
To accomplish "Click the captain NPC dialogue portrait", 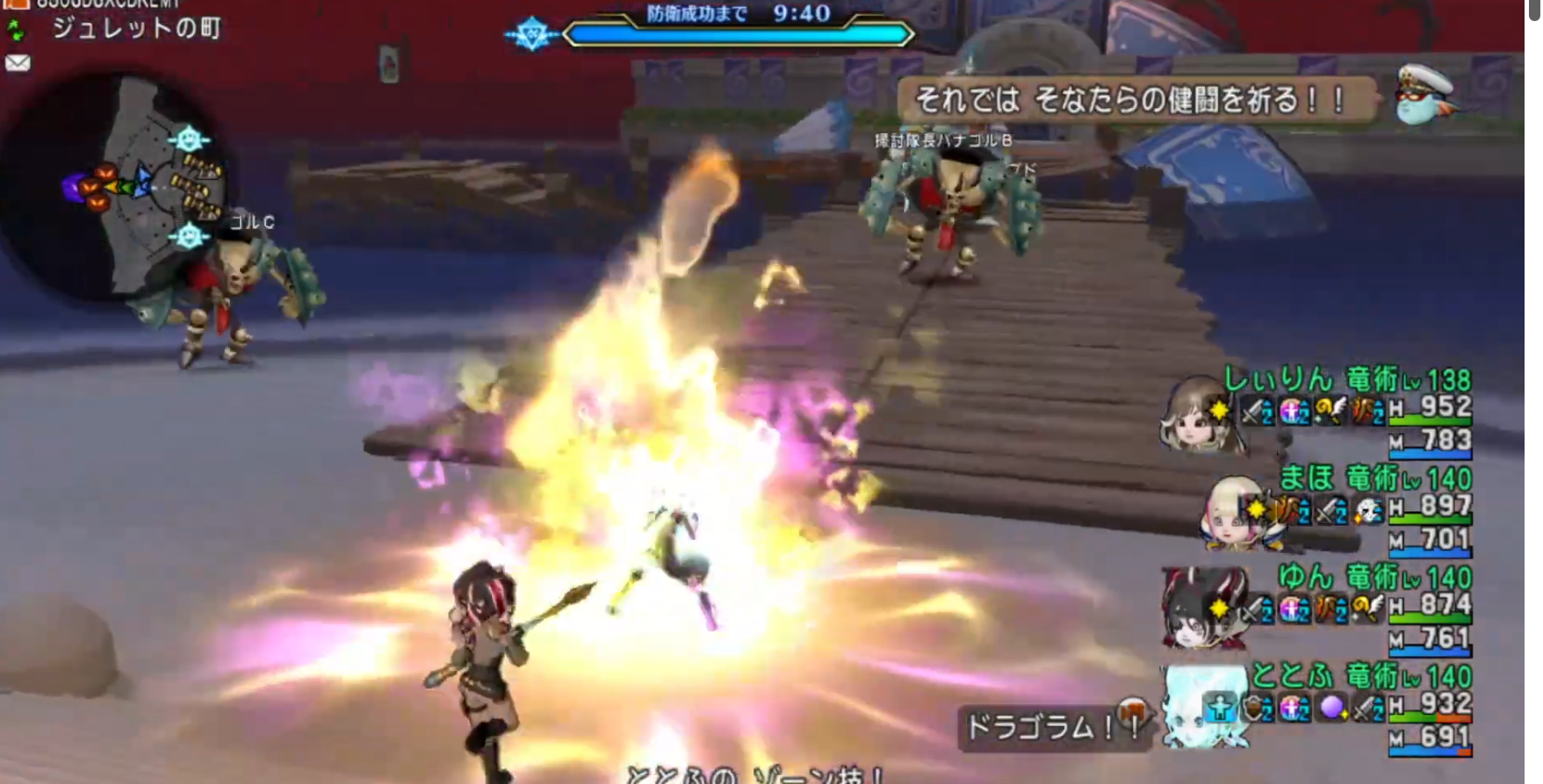I will click(x=1424, y=95).
